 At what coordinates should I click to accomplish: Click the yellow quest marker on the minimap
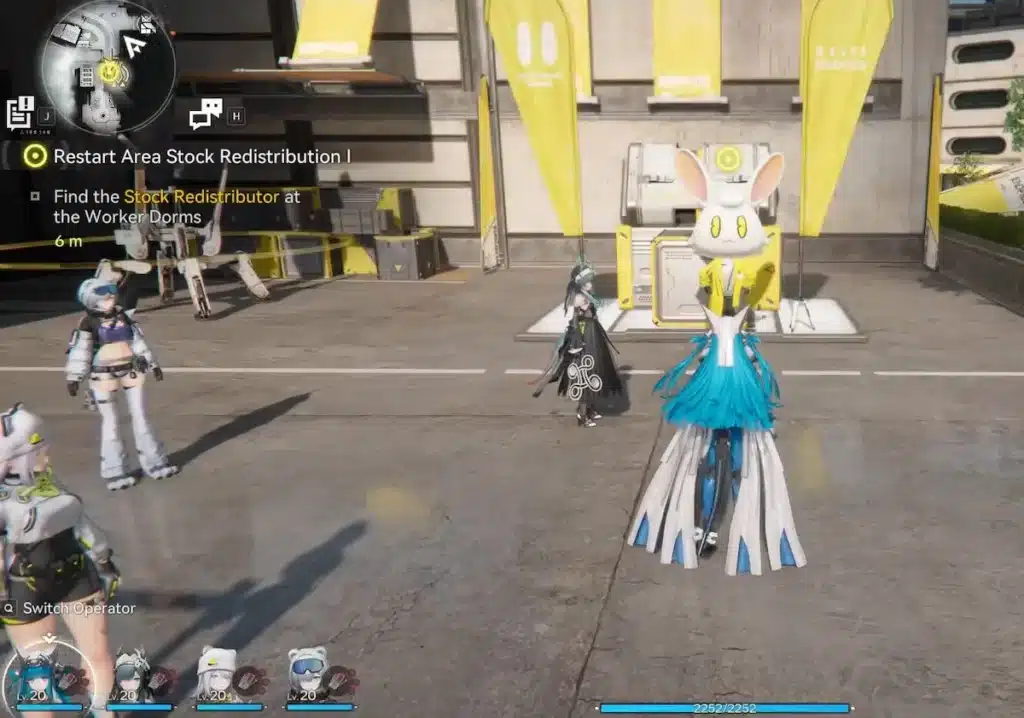[111, 72]
